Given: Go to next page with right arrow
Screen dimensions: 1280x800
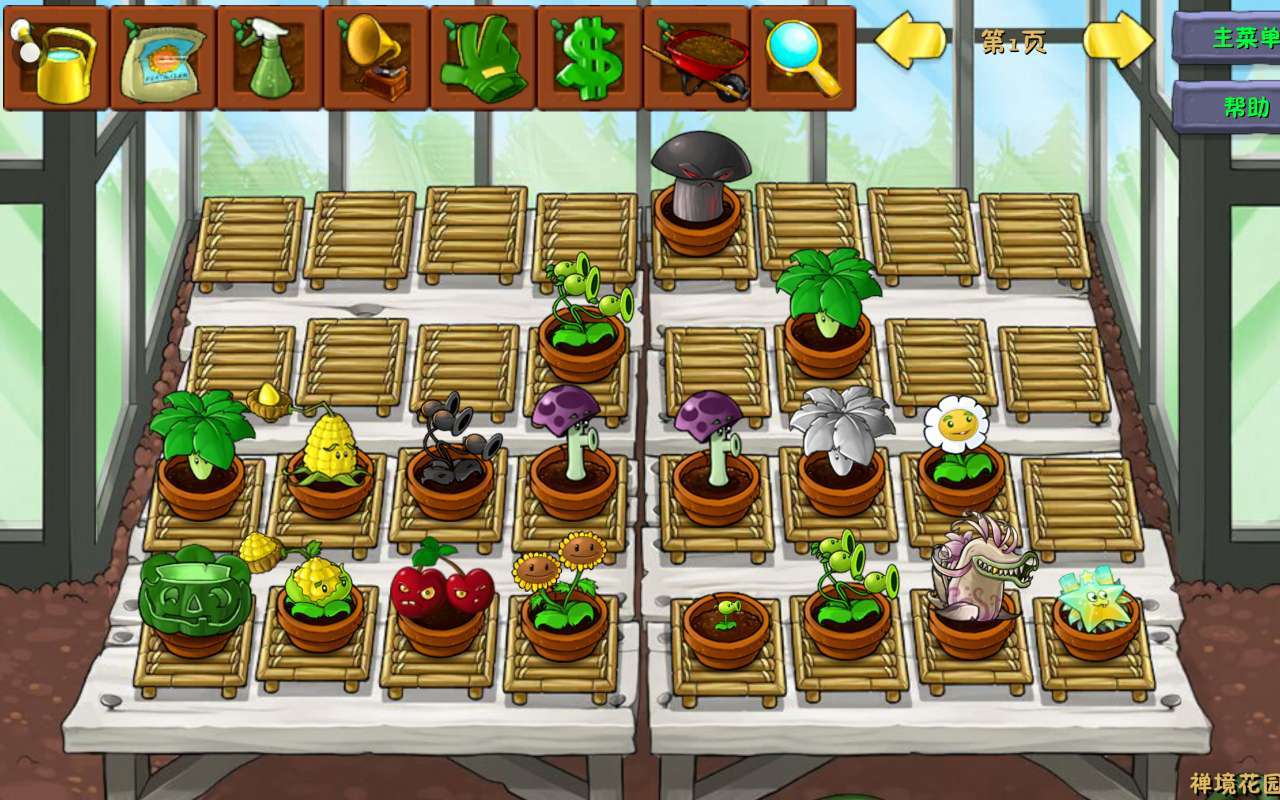Looking at the screenshot, I should (1118, 41).
